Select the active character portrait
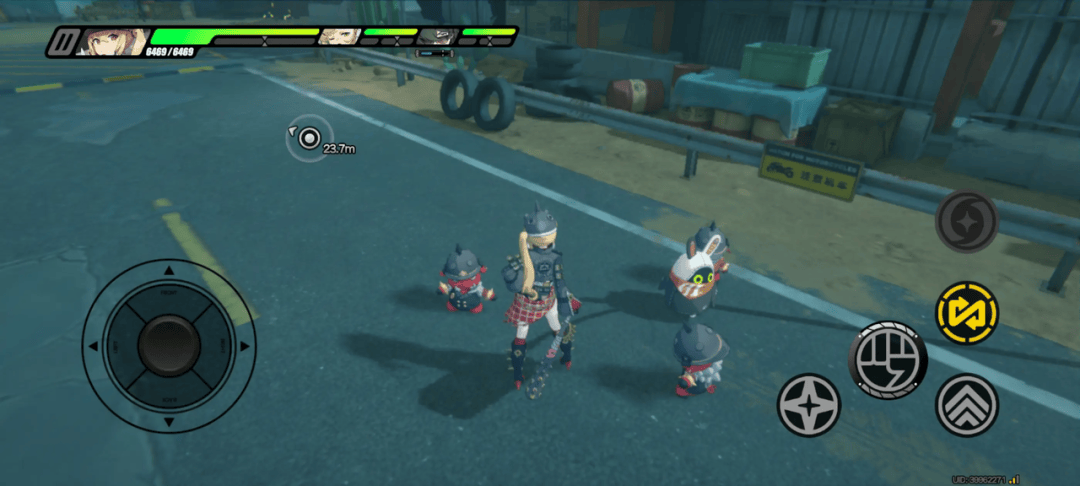 click(113, 41)
